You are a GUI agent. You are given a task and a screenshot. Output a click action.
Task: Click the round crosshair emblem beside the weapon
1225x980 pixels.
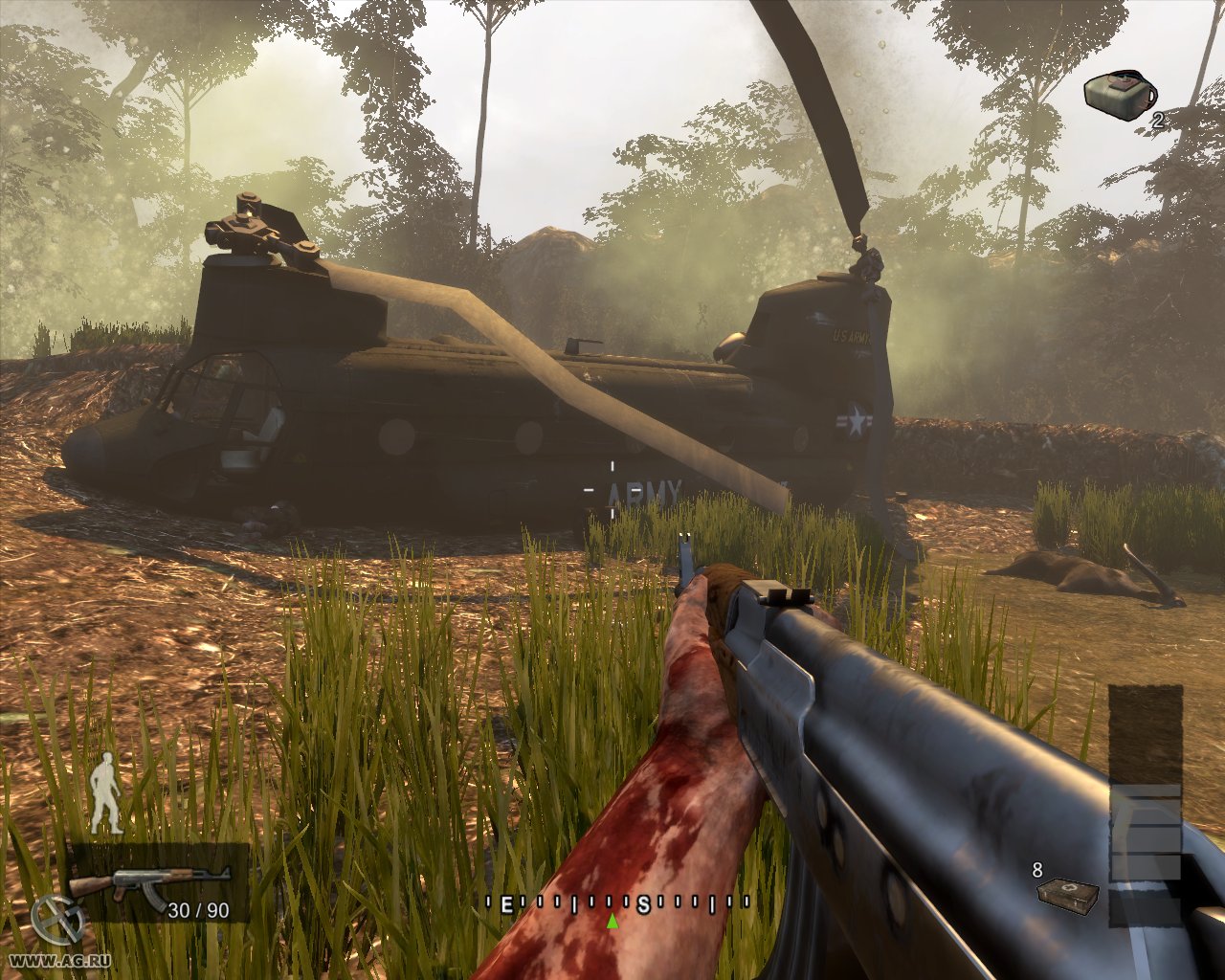click(x=56, y=921)
